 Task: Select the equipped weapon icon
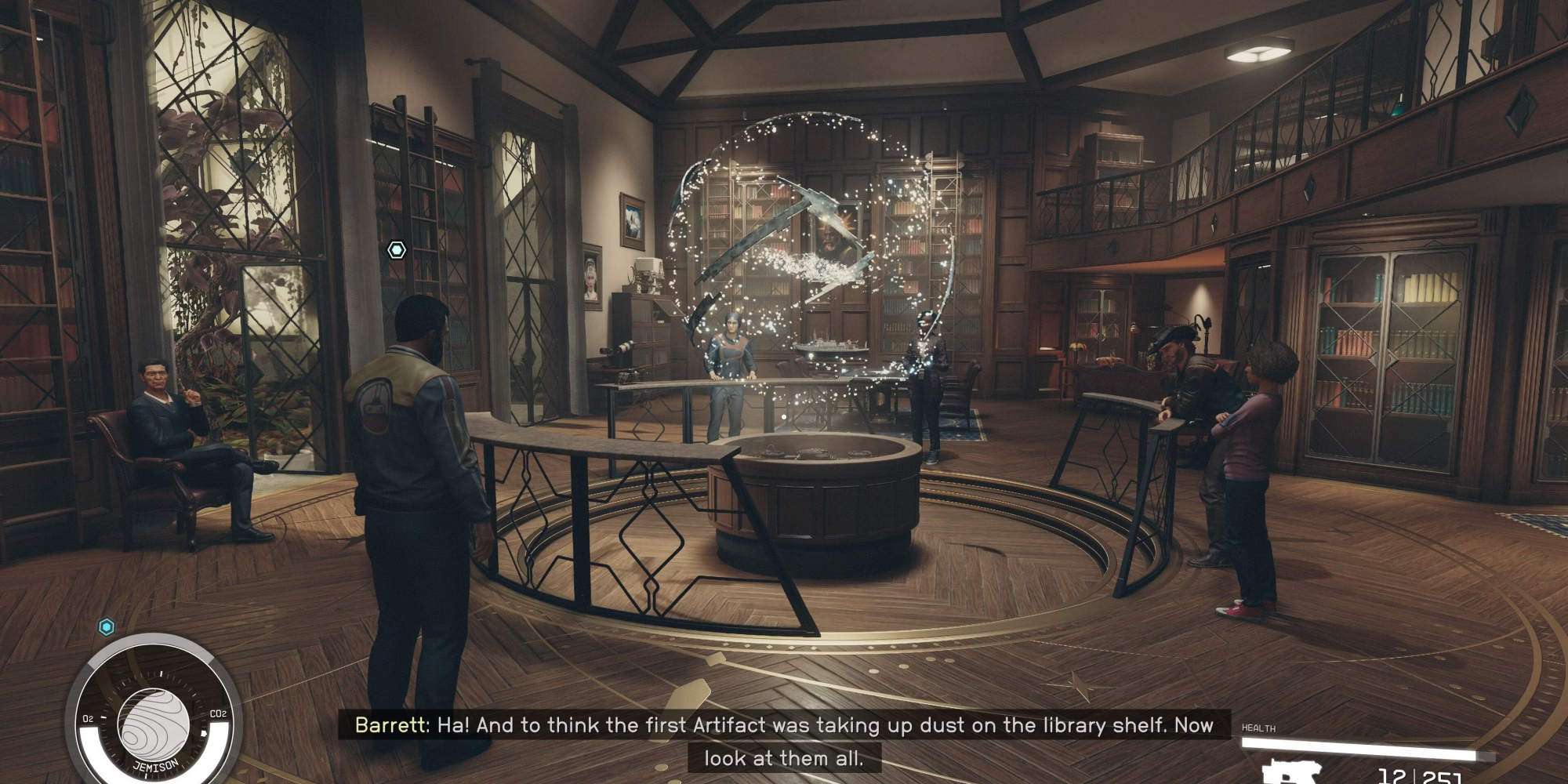(1291, 772)
